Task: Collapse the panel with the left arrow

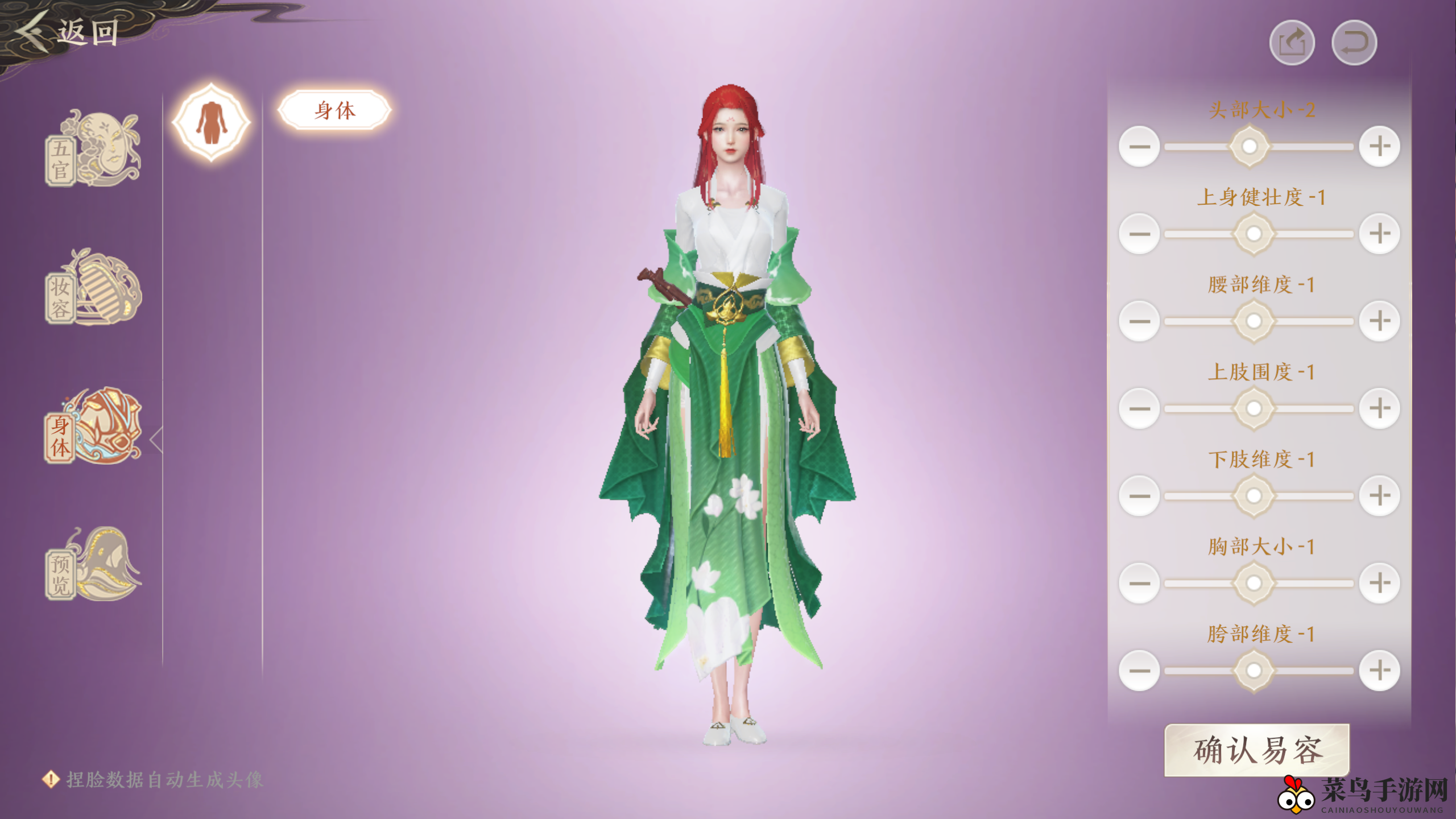Action: coord(156,440)
